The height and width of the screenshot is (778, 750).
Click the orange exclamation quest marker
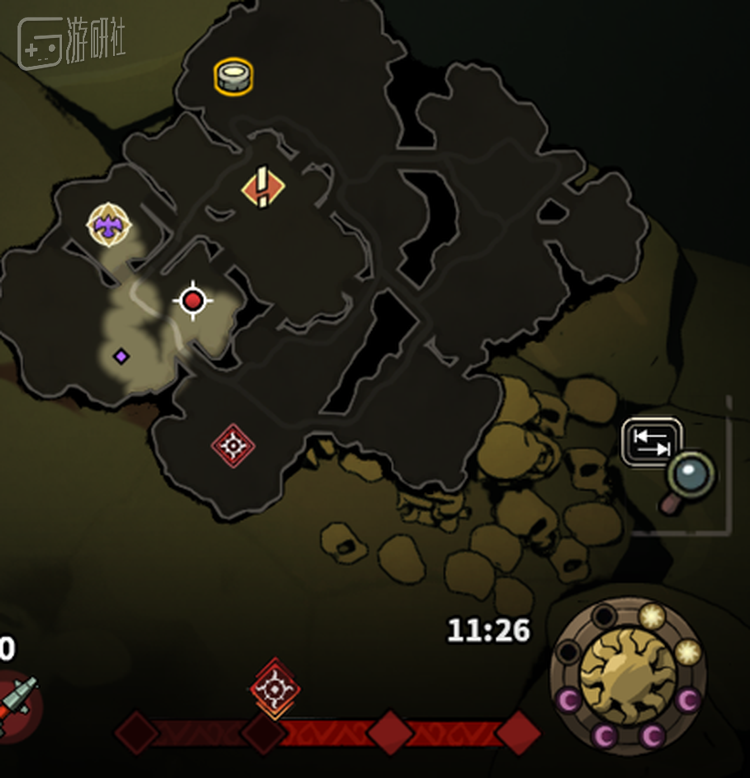(263, 186)
